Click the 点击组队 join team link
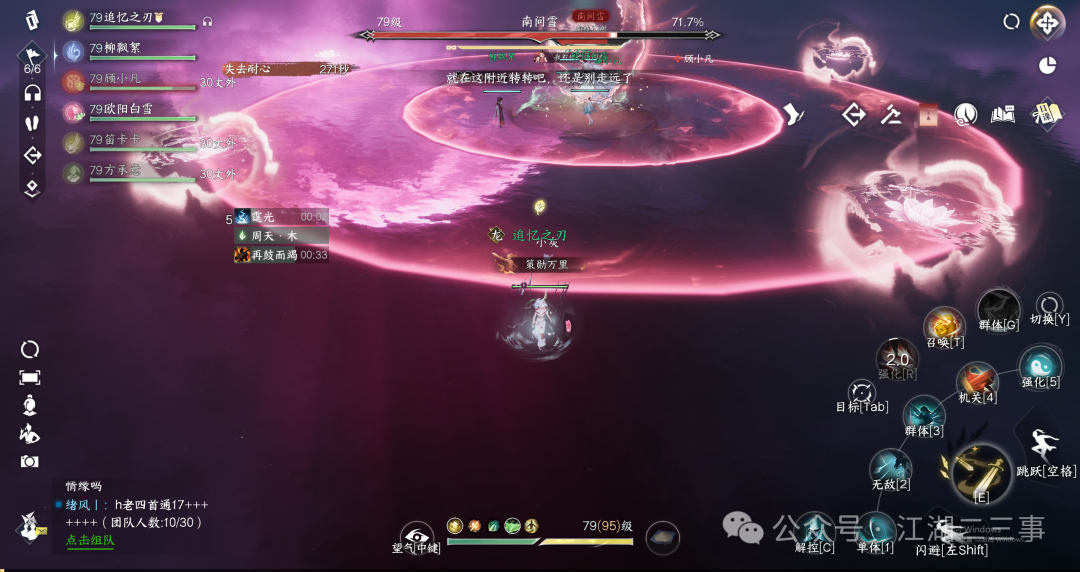The image size is (1080, 572). coord(90,540)
